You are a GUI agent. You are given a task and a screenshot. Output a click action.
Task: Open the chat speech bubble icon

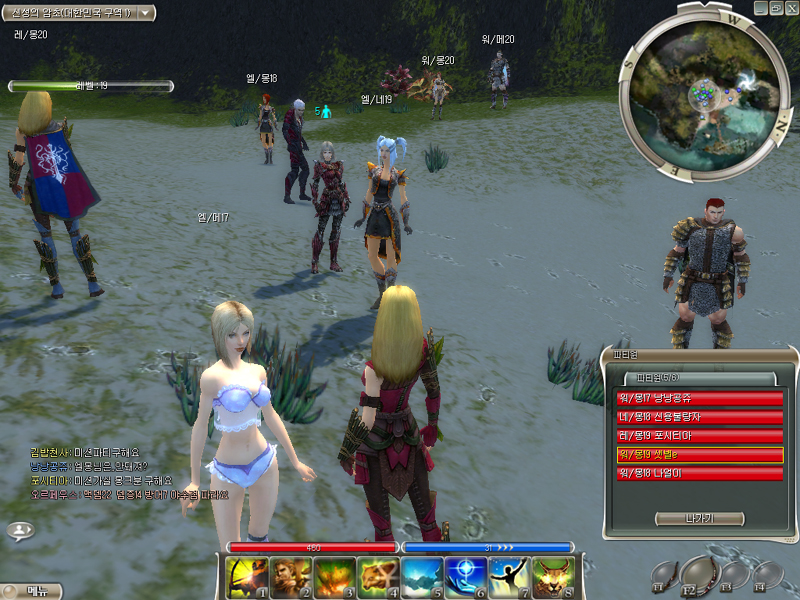(20, 530)
